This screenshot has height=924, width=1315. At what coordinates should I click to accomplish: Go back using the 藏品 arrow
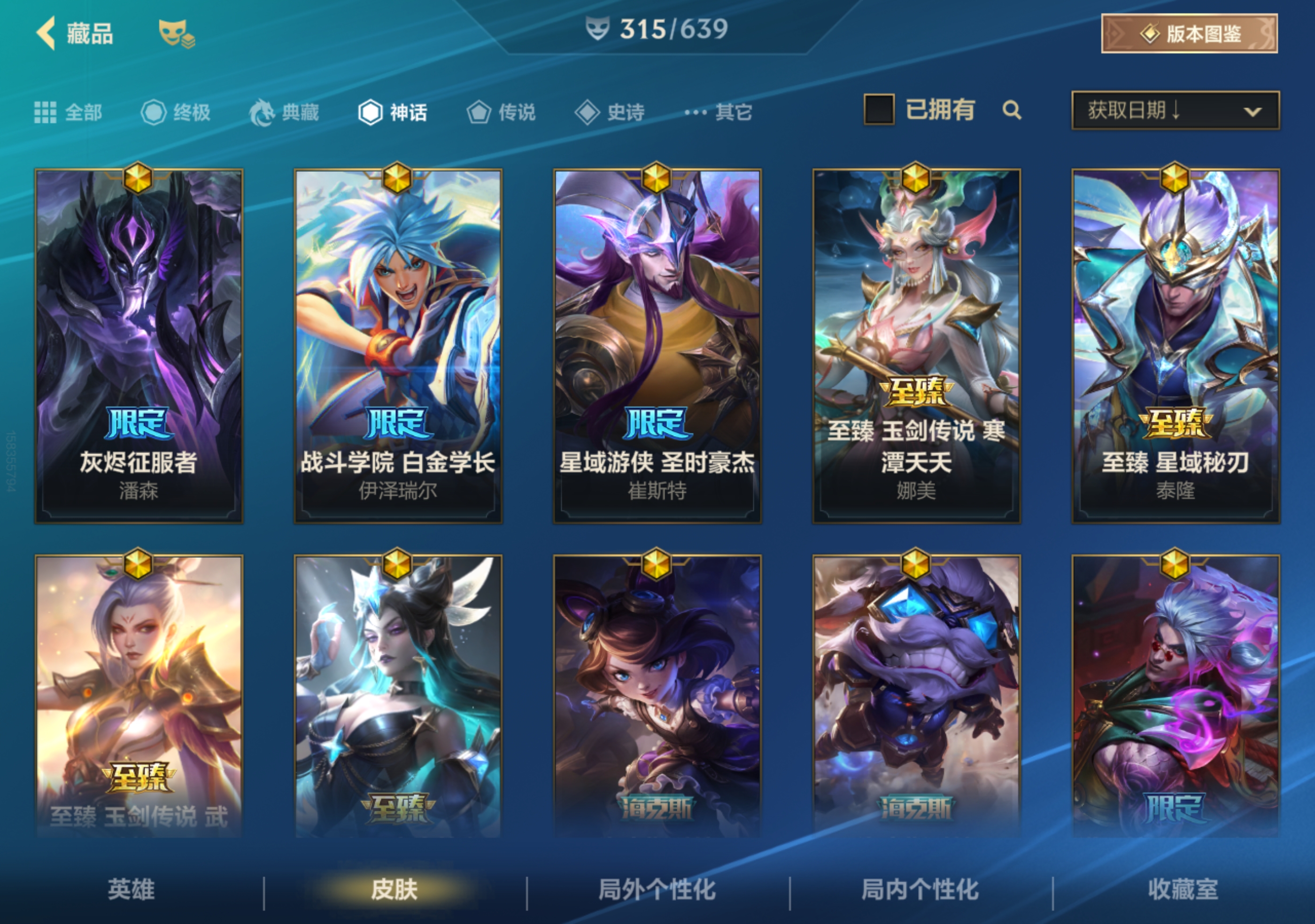tap(47, 33)
